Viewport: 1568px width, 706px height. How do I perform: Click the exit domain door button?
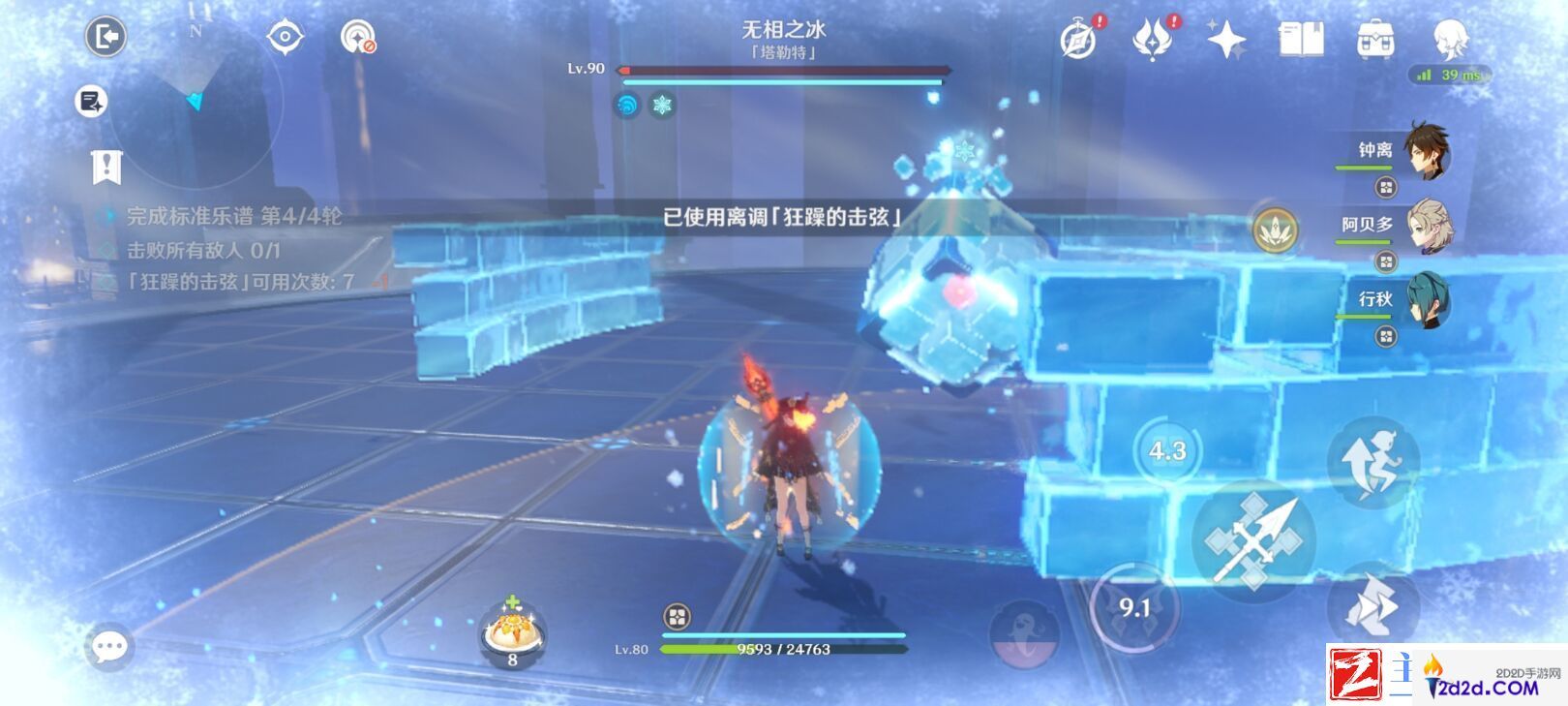pos(106,36)
